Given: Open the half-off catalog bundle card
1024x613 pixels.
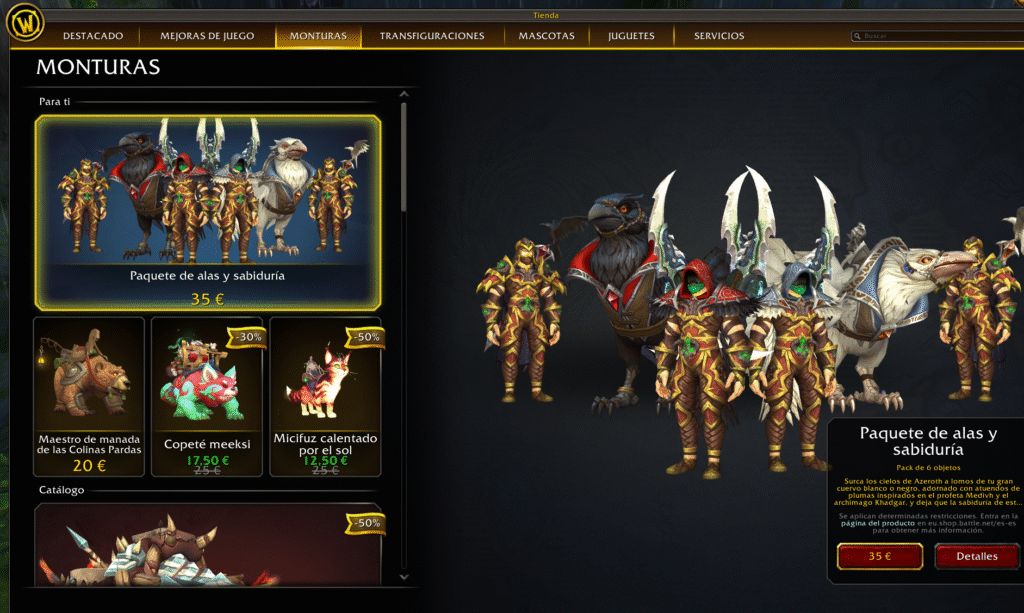Looking at the screenshot, I should [x=208, y=545].
